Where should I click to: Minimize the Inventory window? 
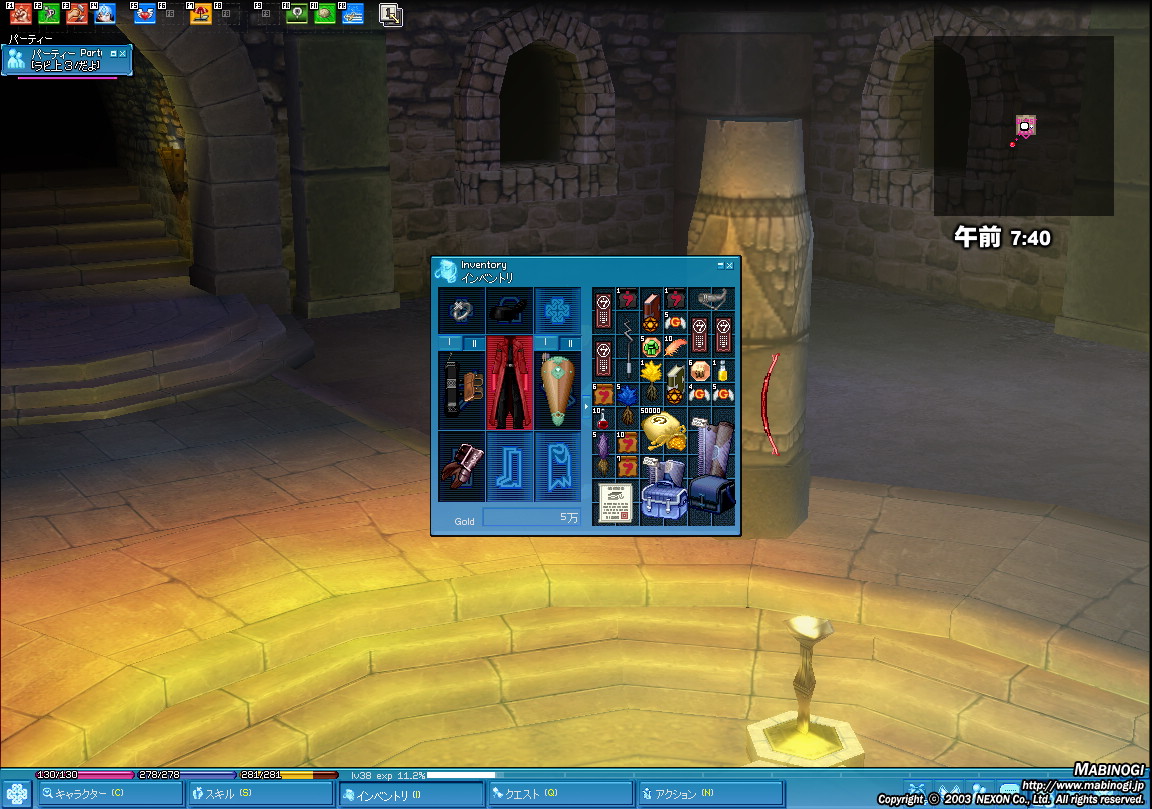[x=720, y=266]
